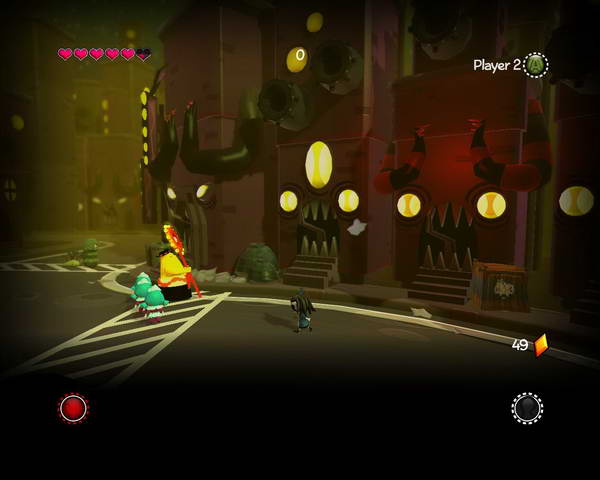Activate the red circular ability icon
Viewport: 600px width, 480px height.
pos(73,408)
